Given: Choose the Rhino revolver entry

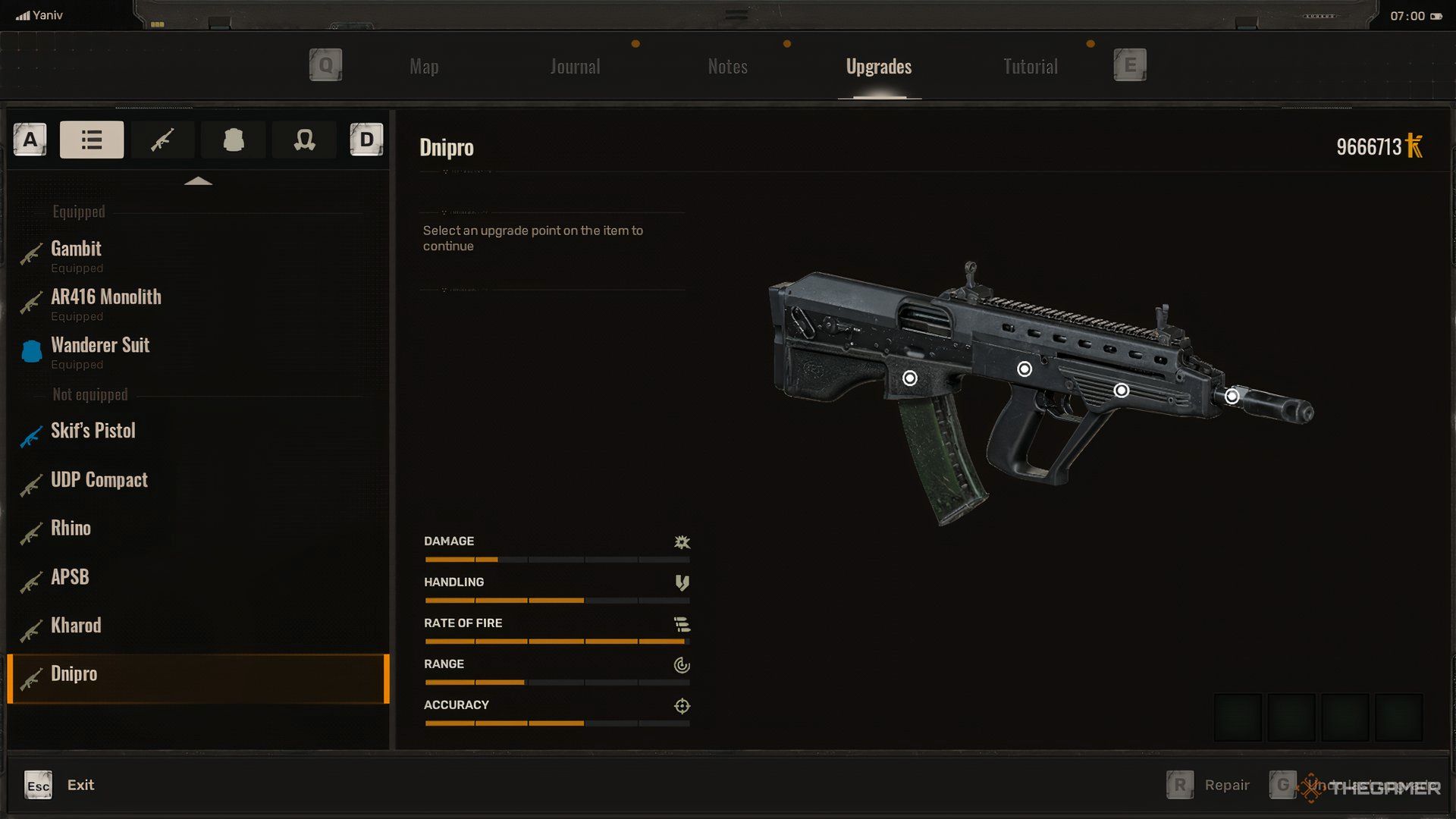Looking at the screenshot, I should [71, 529].
